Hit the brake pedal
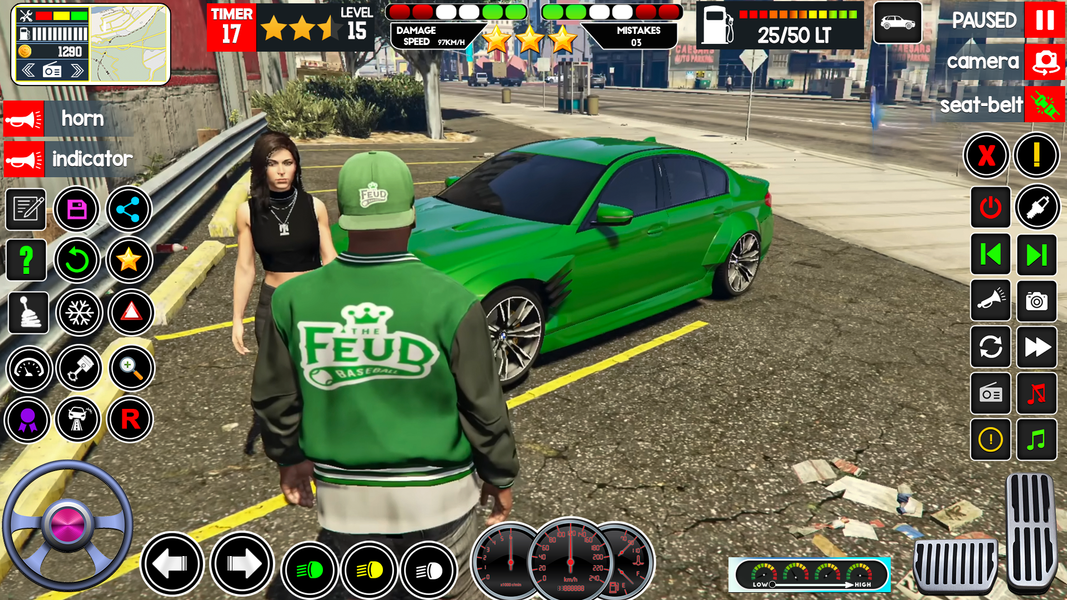Image resolution: width=1067 pixels, height=600 pixels. pos(955,566)
